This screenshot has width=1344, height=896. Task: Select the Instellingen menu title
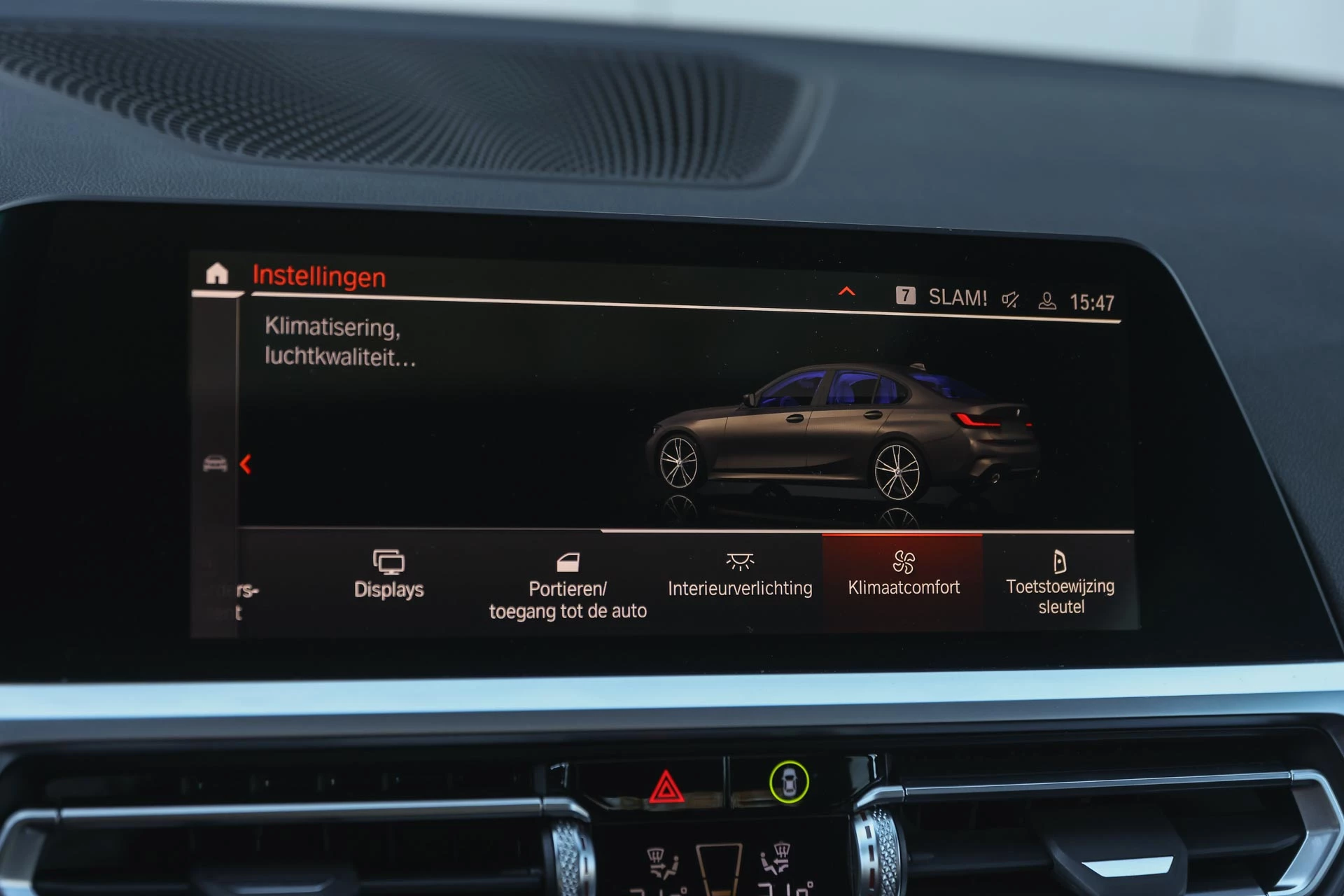point(319,278)
